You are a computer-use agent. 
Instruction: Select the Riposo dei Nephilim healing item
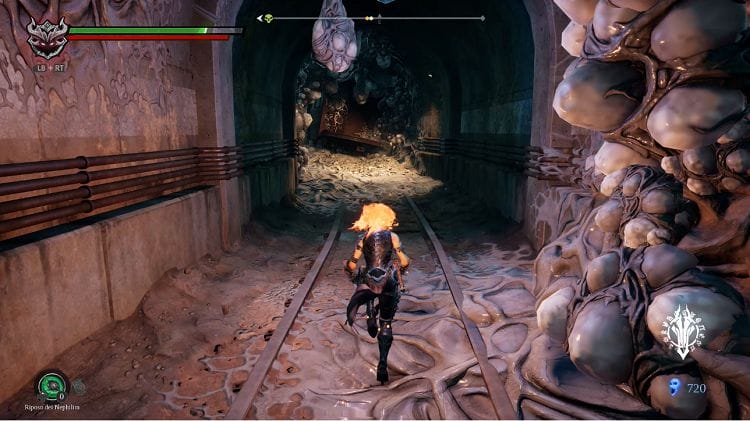pyautogui.click(x=50, y=386)
